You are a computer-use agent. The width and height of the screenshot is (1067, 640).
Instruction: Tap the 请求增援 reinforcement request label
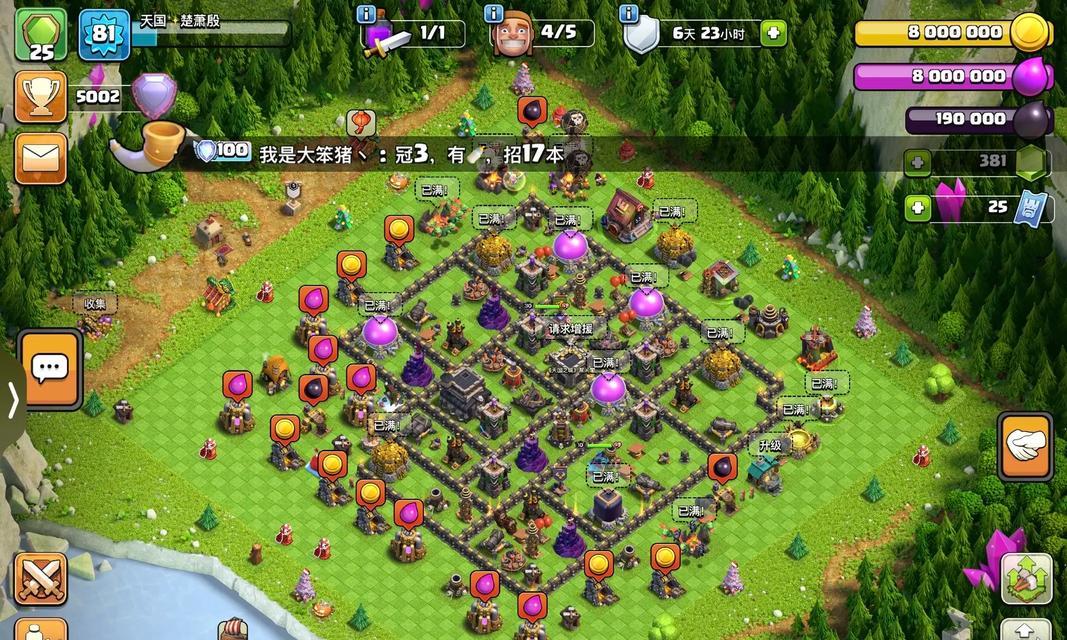(570, 328)
